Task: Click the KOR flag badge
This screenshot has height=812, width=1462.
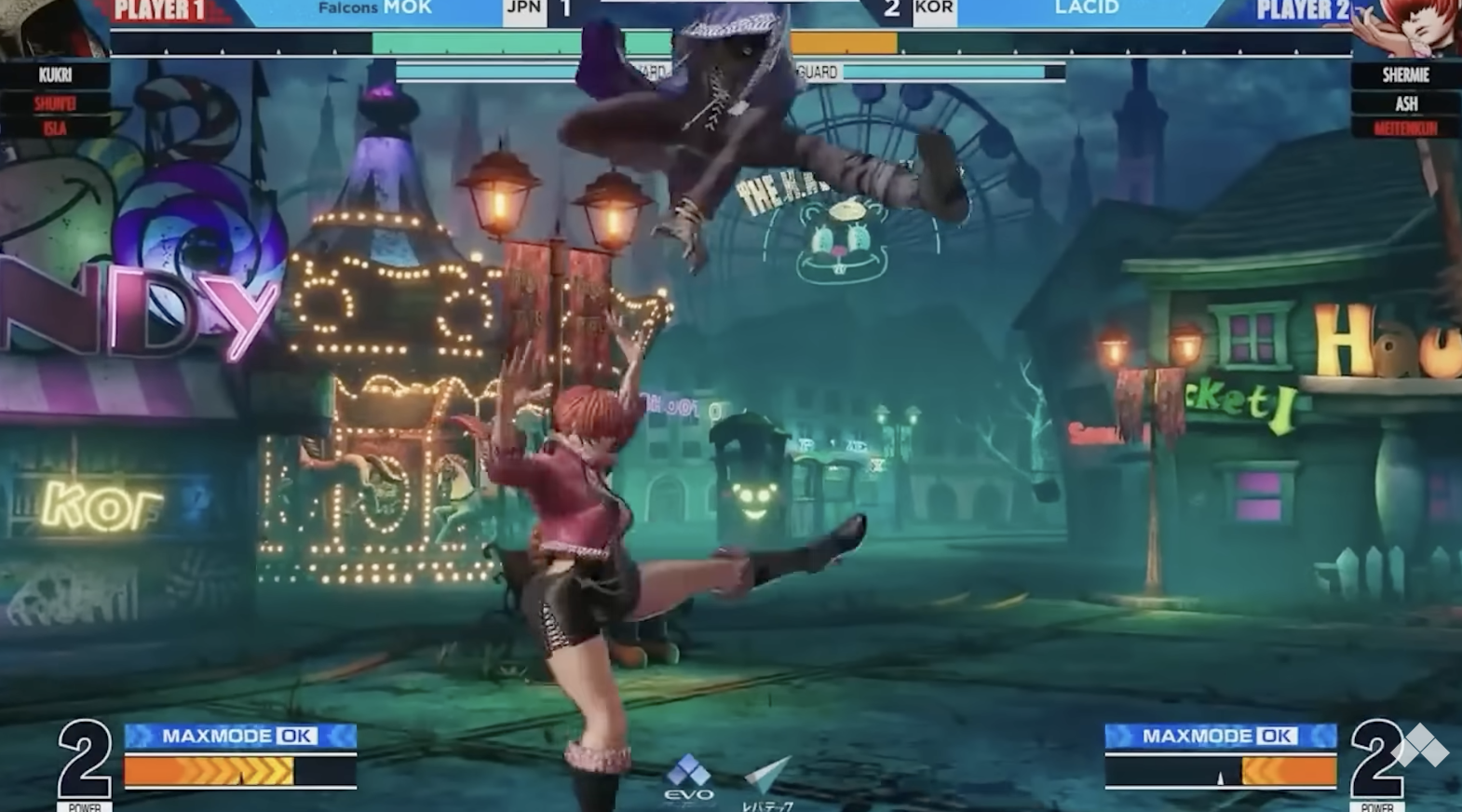Action: (936, 11)
